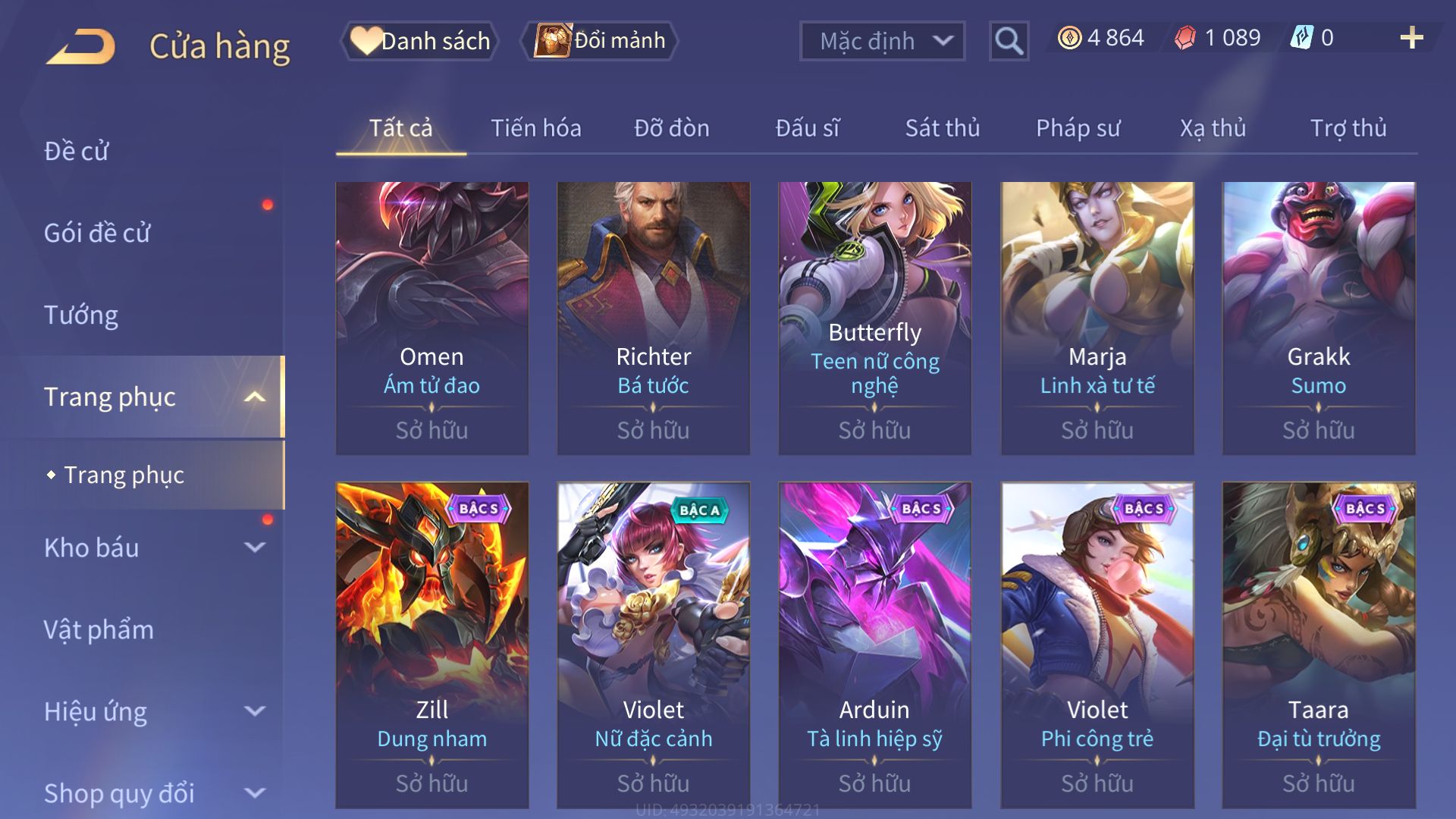Click the magnifying glass search button

[1009, 41]
